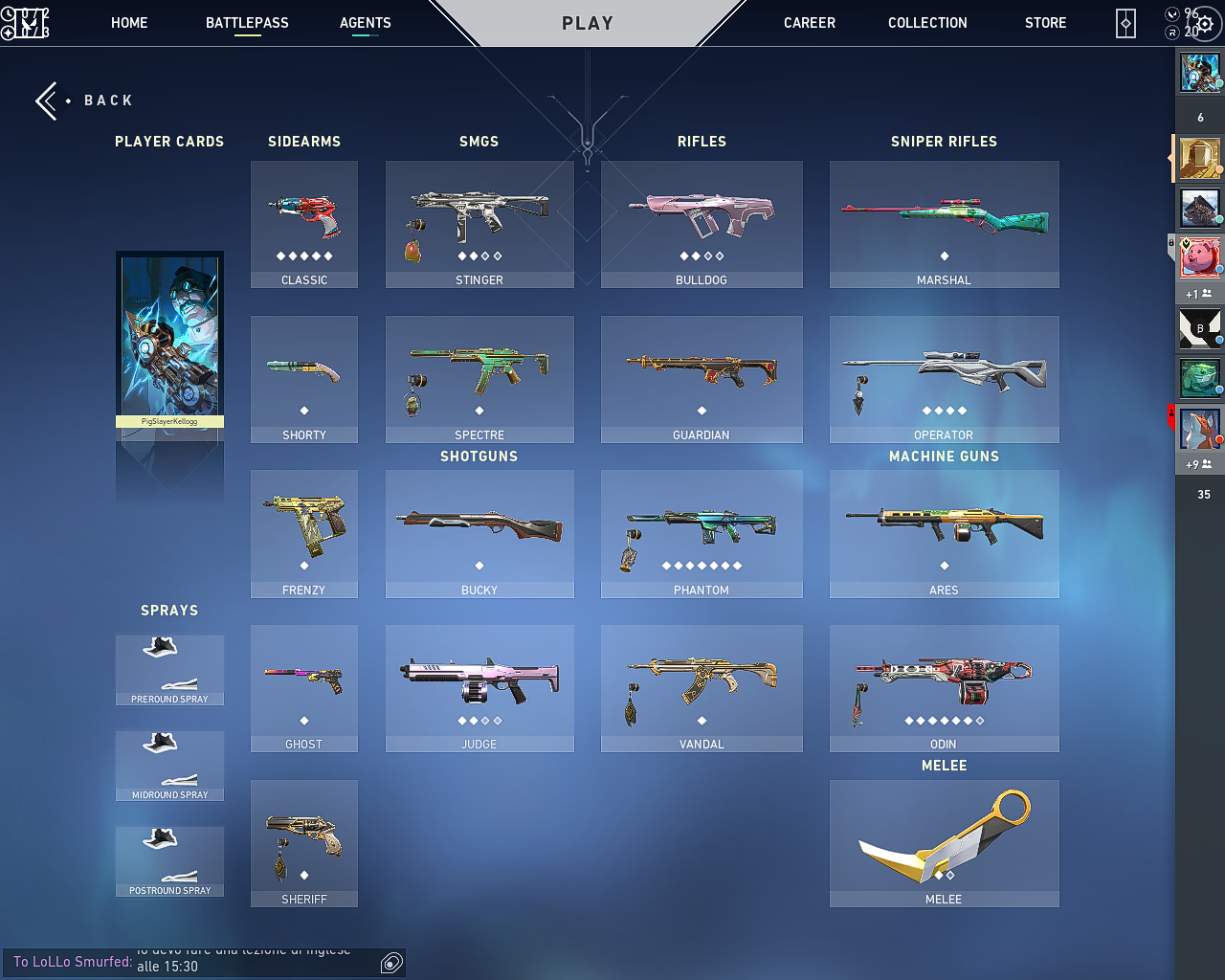1225x980 pixels.
Task: Click the frog friend avatar in sidebar
Action: click(1199, 378)
